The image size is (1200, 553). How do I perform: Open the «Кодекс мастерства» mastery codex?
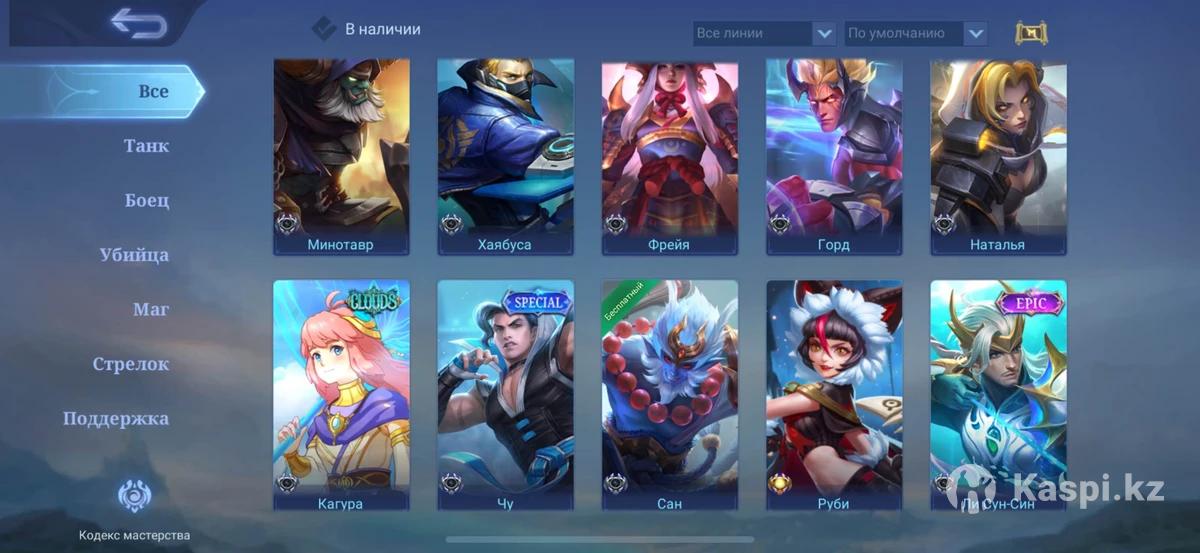[x=134, y=507]
